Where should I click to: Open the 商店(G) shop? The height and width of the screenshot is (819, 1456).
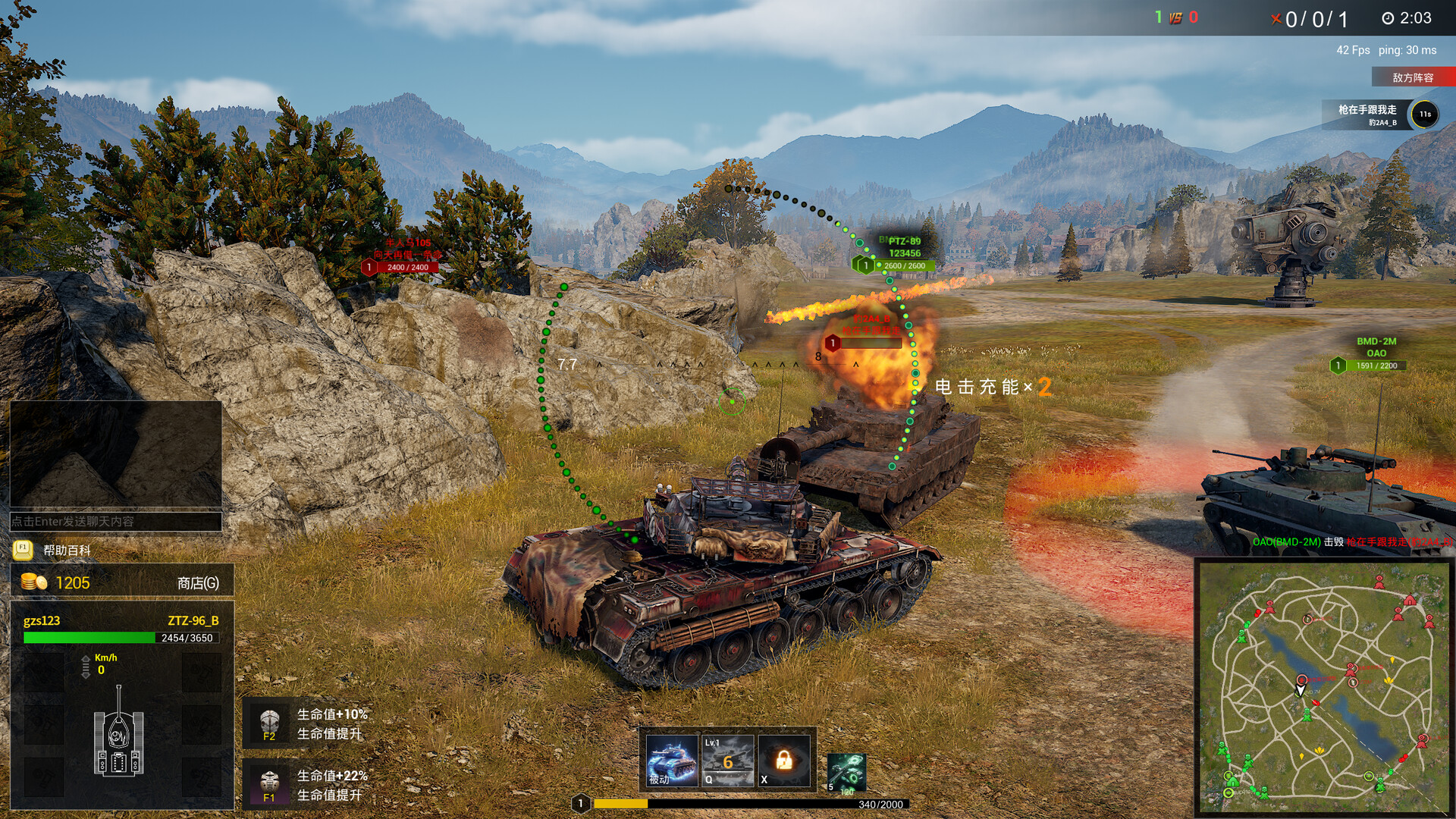[x=197, y=582]
